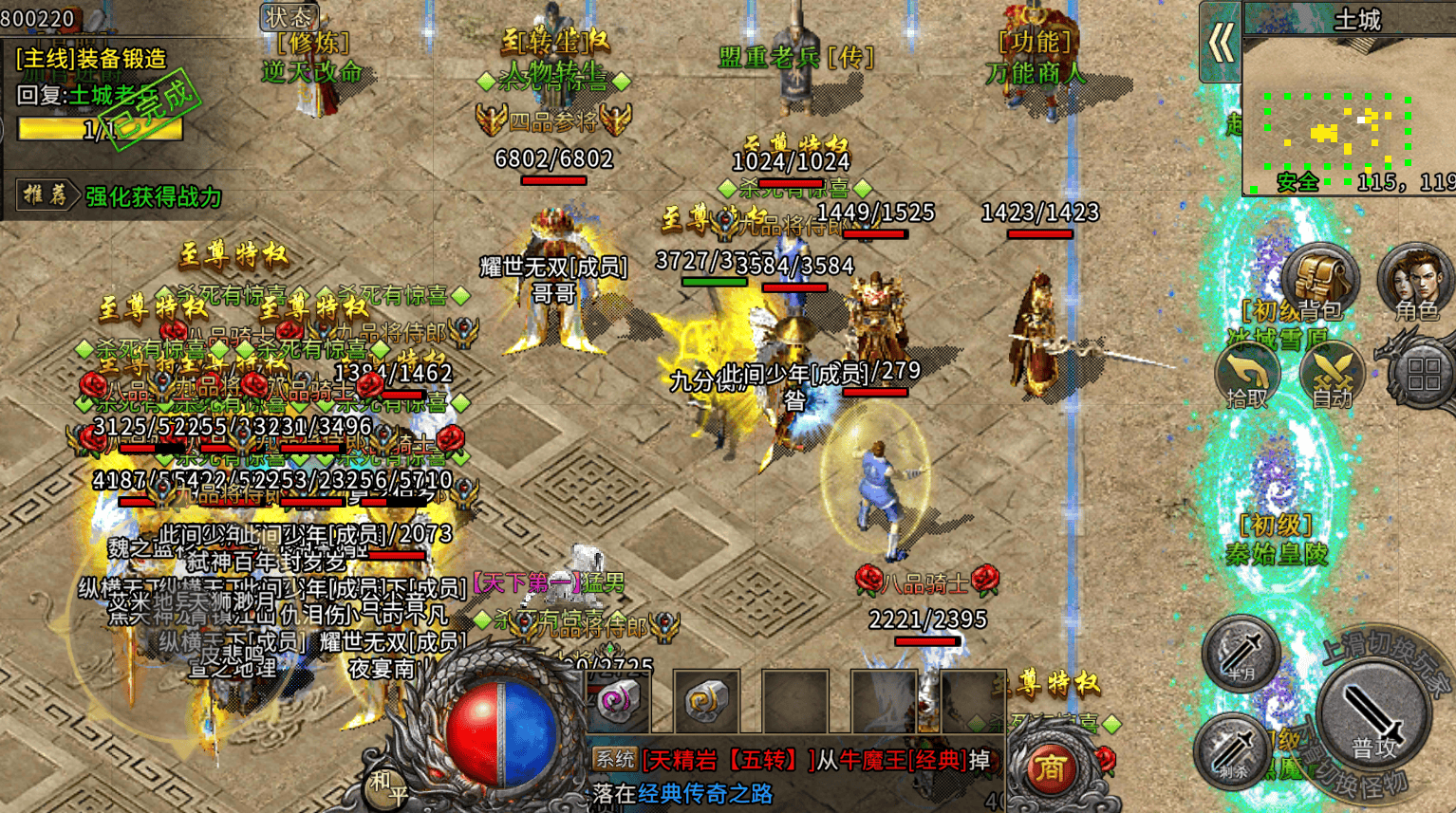Screen dimensions: 1456x813
Task: Collapse the minimap with the double-arrow
Action: pos(1221,43)
